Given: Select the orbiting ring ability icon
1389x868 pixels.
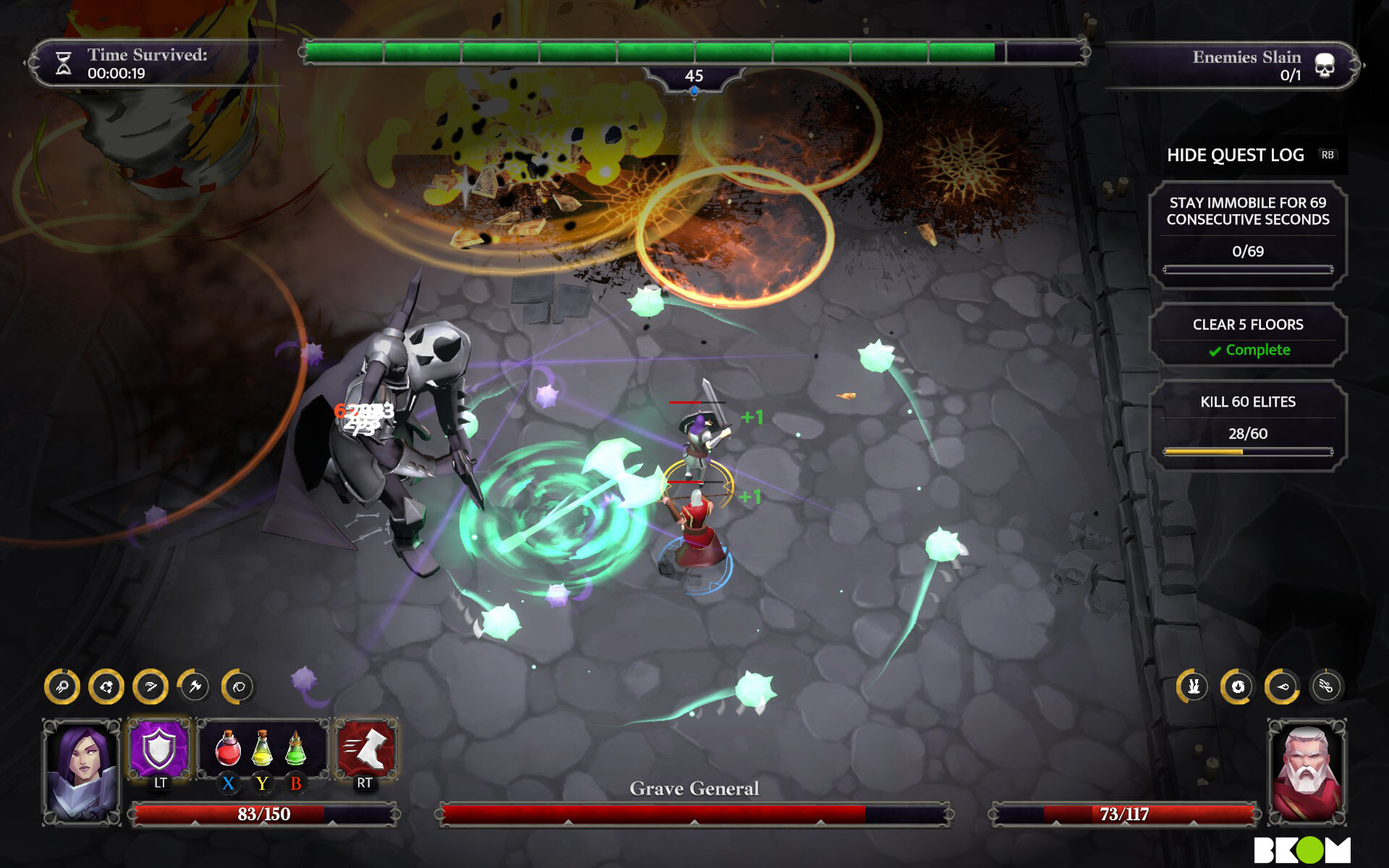Looking at the screenshot, I should coord(239,687).
